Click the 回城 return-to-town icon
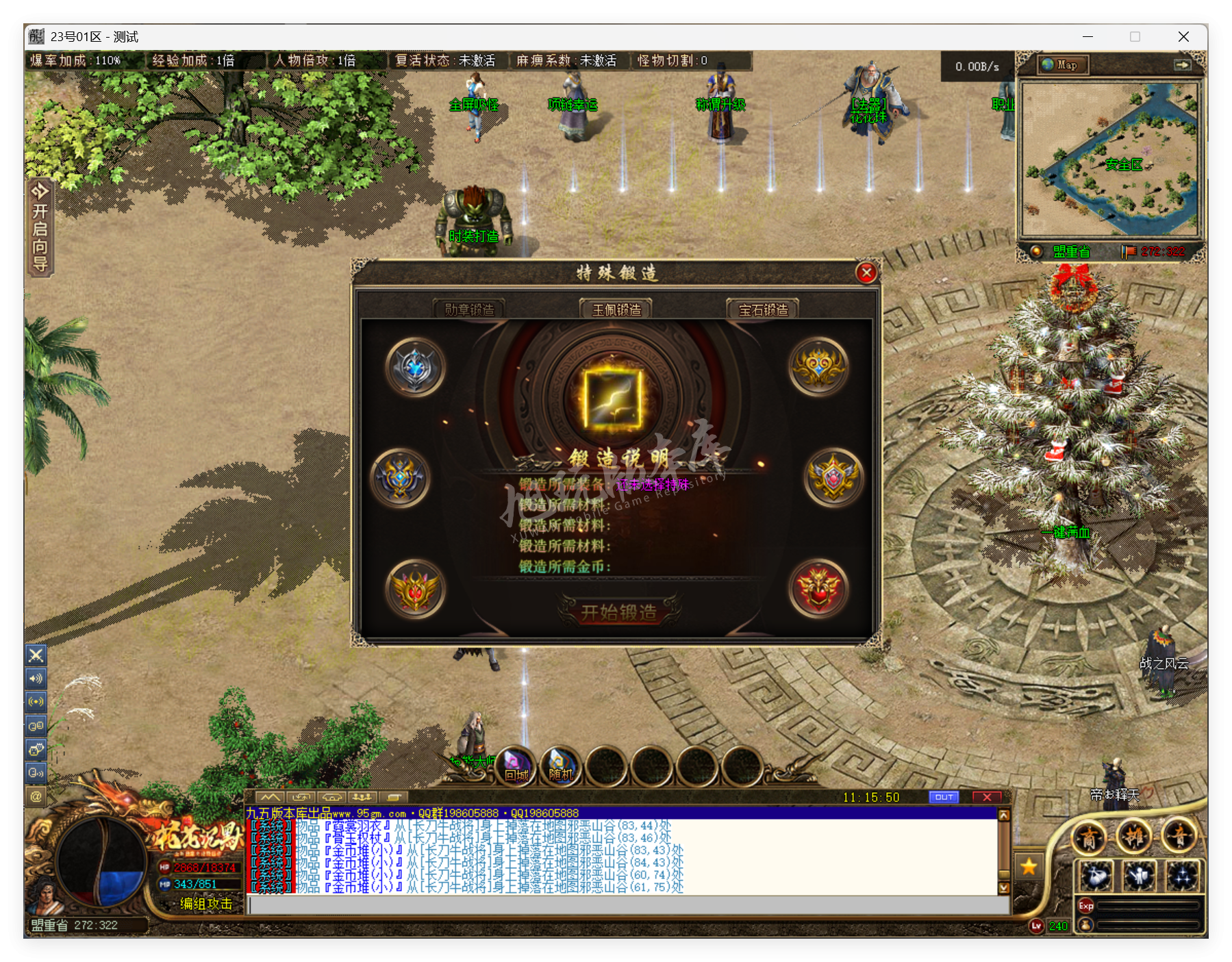The width and height of the screenshot is (1232, 962). coord(514,767)
